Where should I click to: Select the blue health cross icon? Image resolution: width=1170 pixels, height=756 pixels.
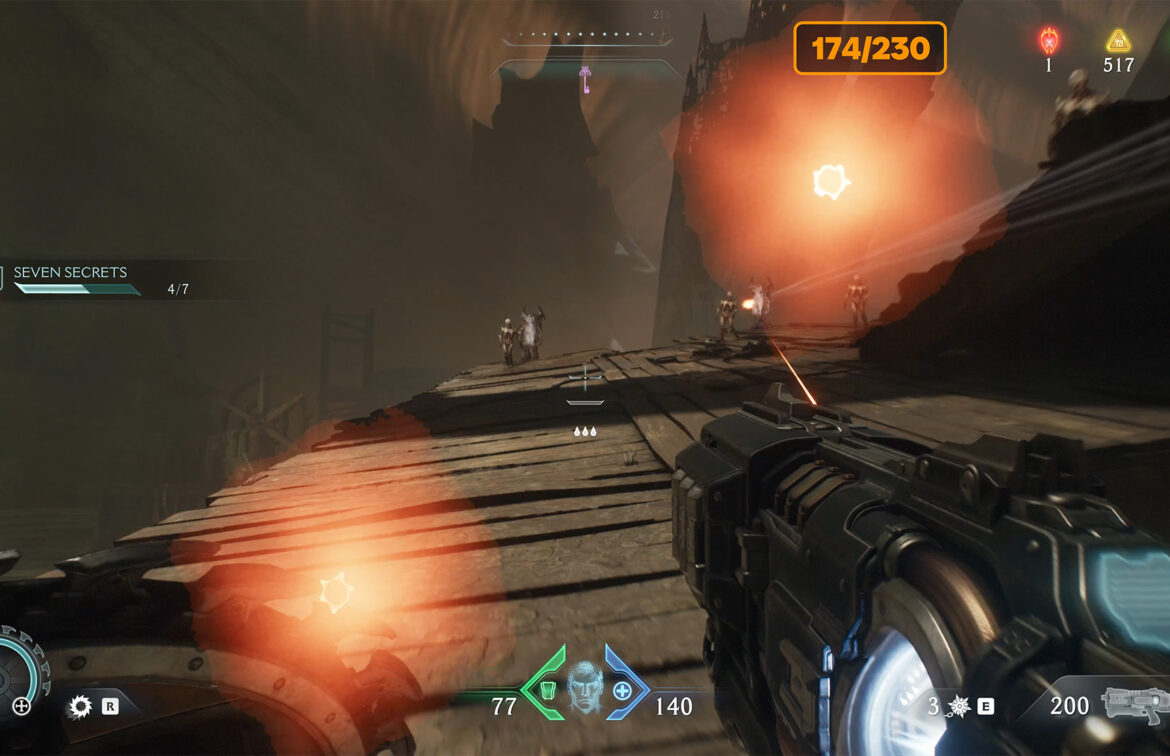pyautogui.click(x=622, y=690)
